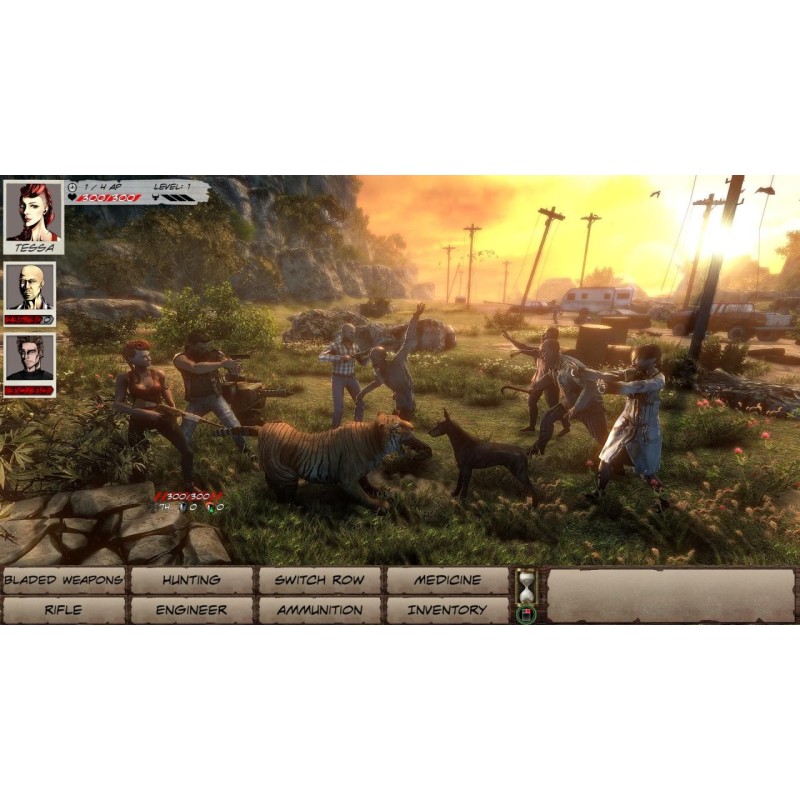
Task: Select the dark-haired man's portrait
Action: pyautogui.click(x=29, y=362)
